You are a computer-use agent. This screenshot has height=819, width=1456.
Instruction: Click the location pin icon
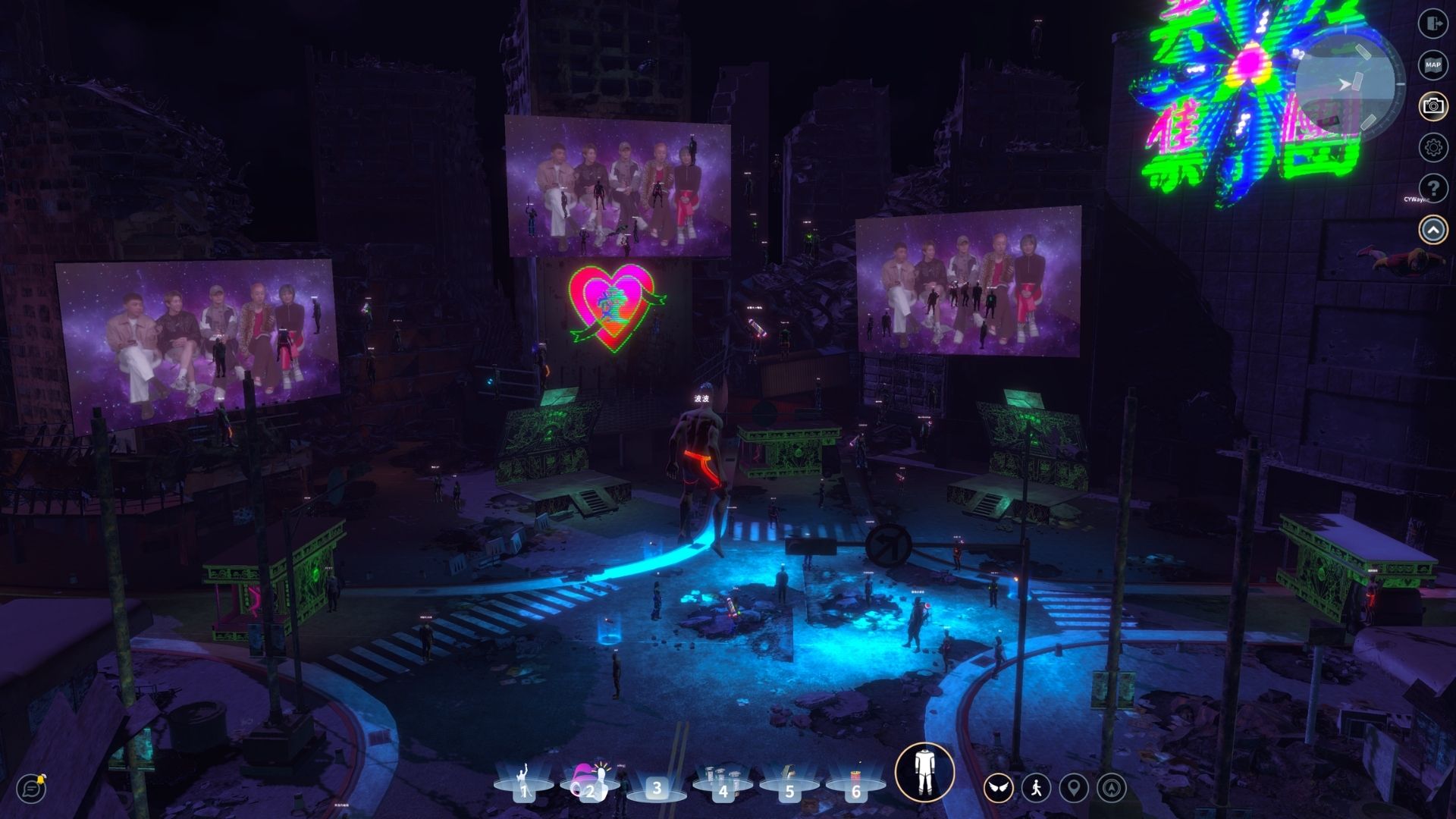point(1073,789)
